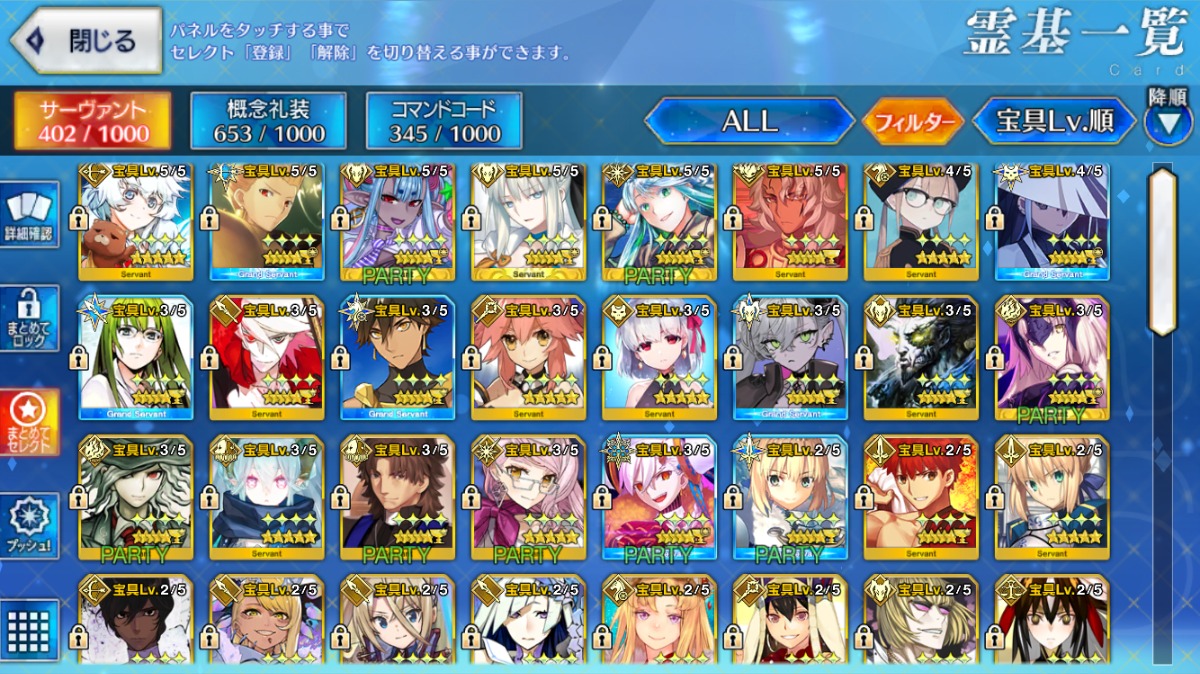Tap the プッシュ! gear button
The image size is (1200, 674).
point(30,527)
